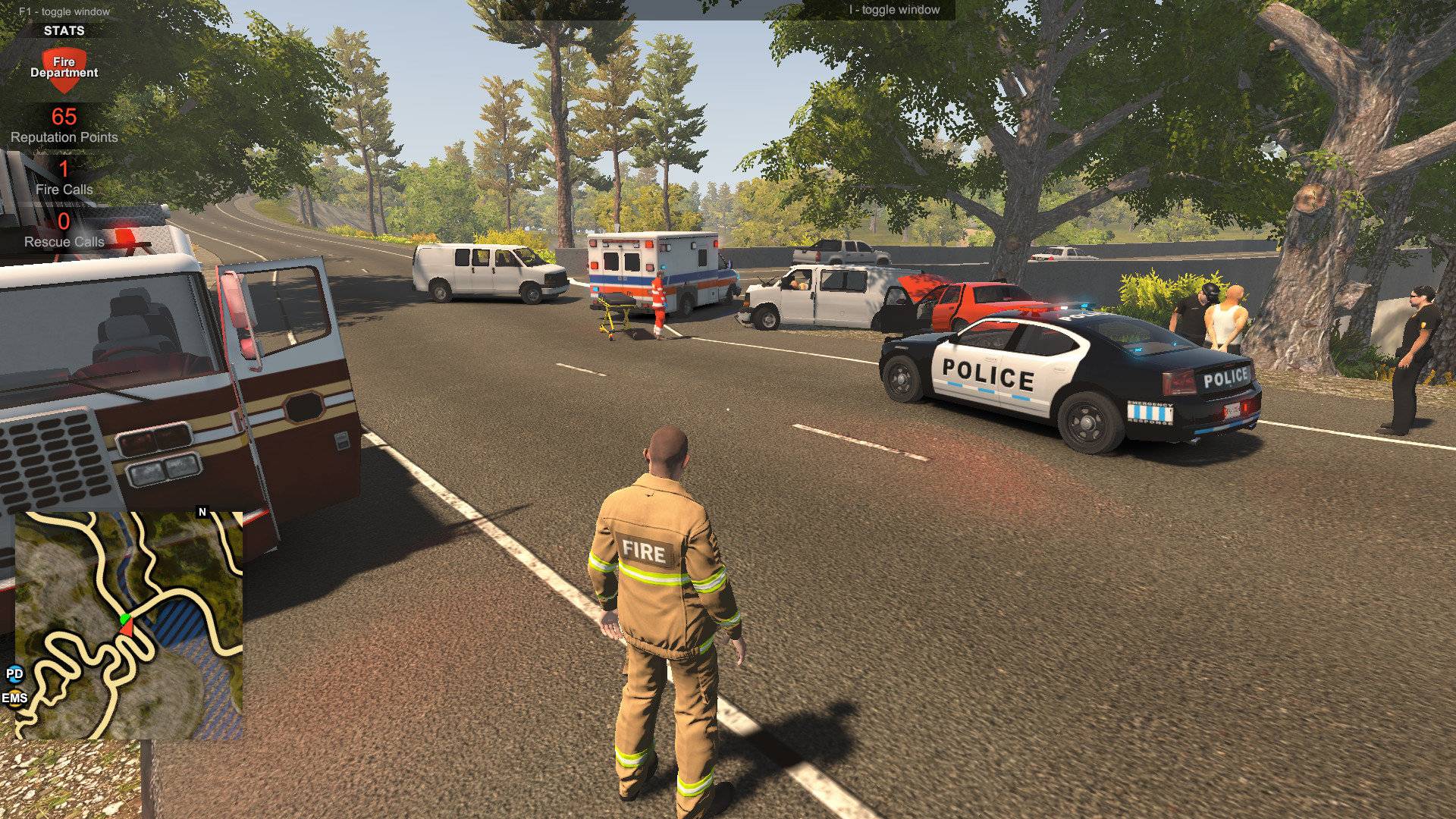Expand the STATS panel header
The height and width of the screenshot is (819, 1456).
64,31
